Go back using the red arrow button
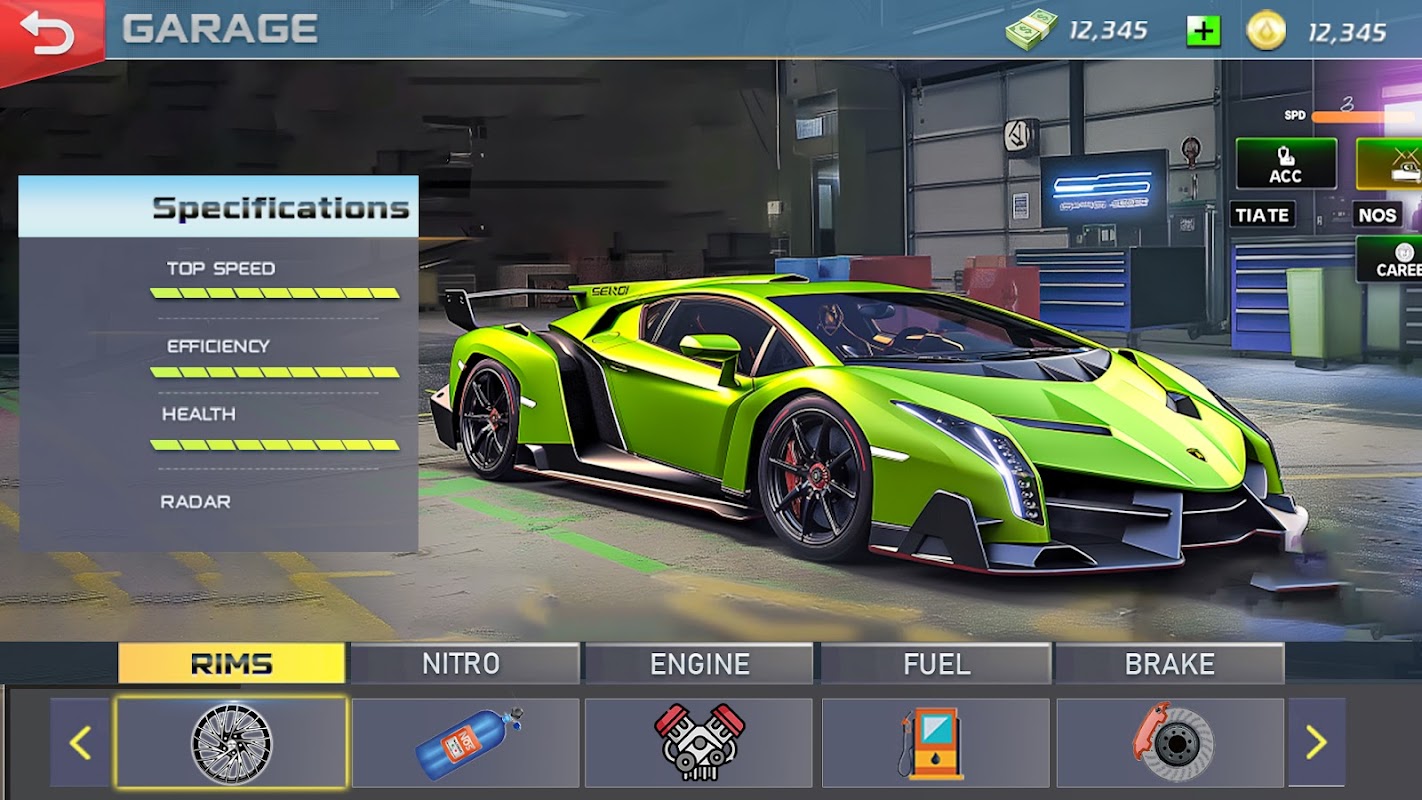 tap(47, 33)
